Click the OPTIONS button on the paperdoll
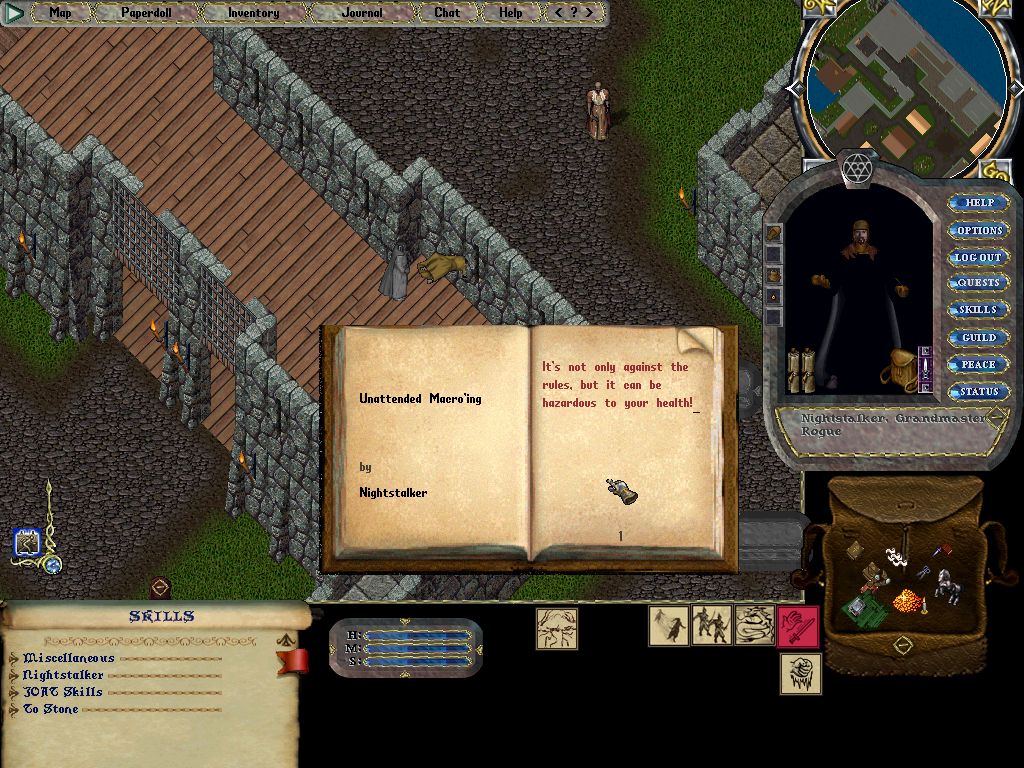Image resolution: width=1024 pixels, height=768 pixels. pyautogui.click(x=979, y=230)
